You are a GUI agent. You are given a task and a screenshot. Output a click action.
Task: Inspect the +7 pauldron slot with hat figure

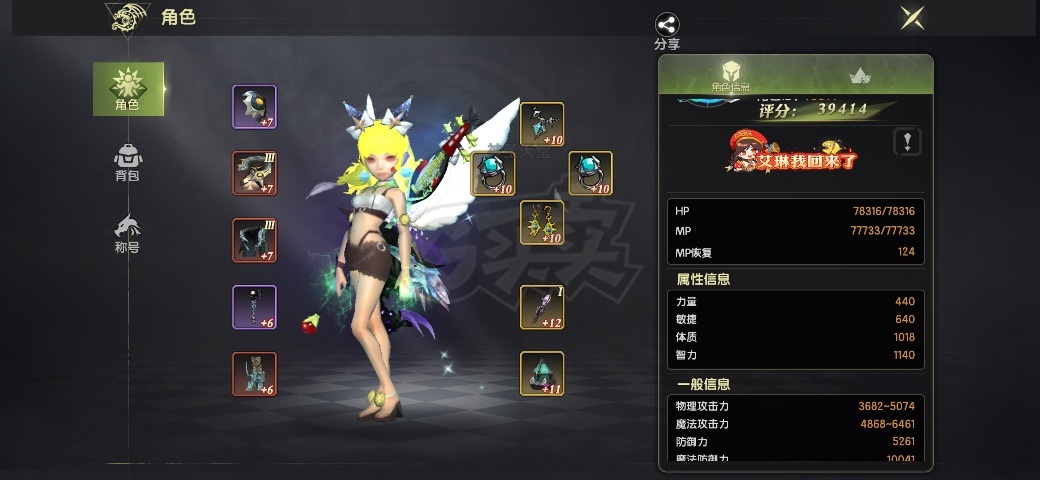point(254,173)
